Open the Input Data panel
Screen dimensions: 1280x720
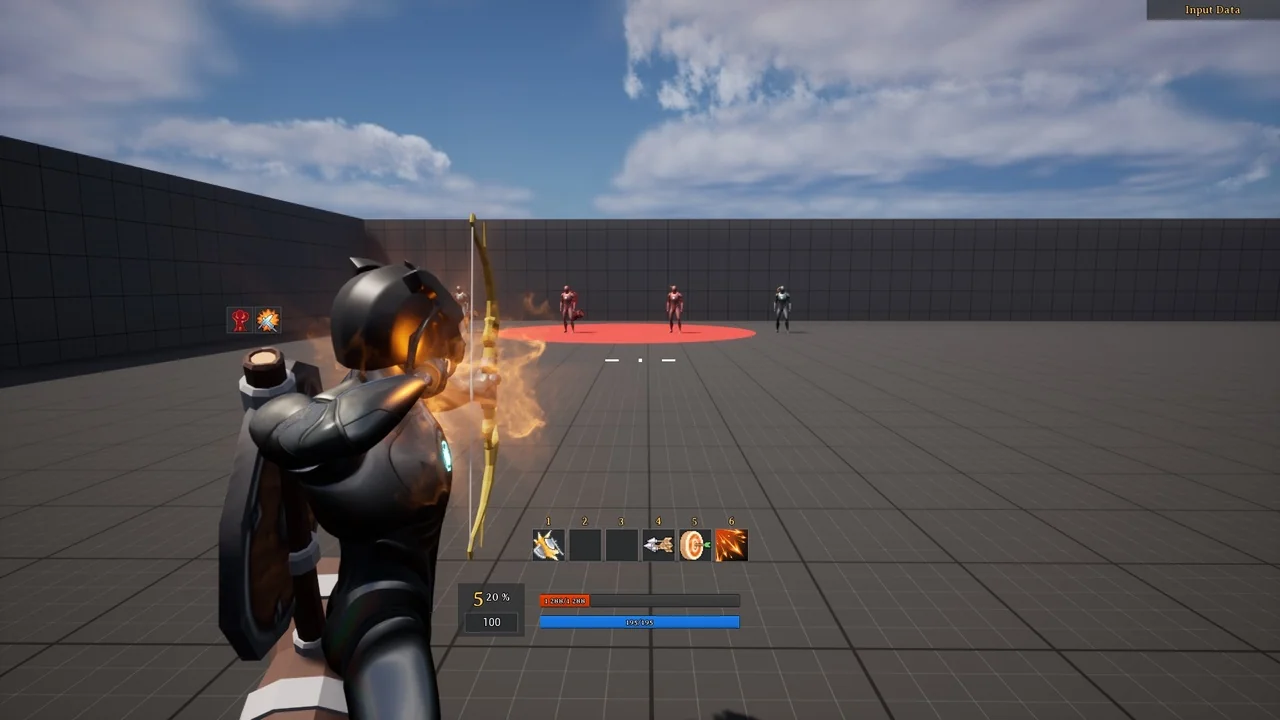1212,10
